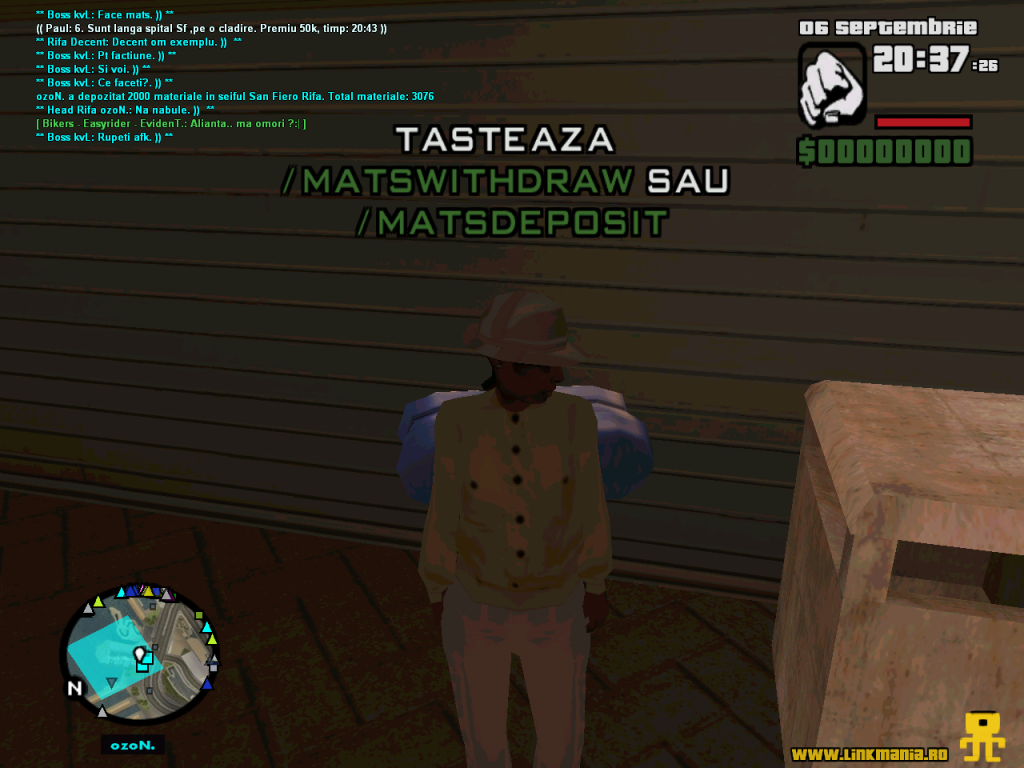Select the north marker on the radar
Screen dimensions: 1024x768
[x=75, y=688]
